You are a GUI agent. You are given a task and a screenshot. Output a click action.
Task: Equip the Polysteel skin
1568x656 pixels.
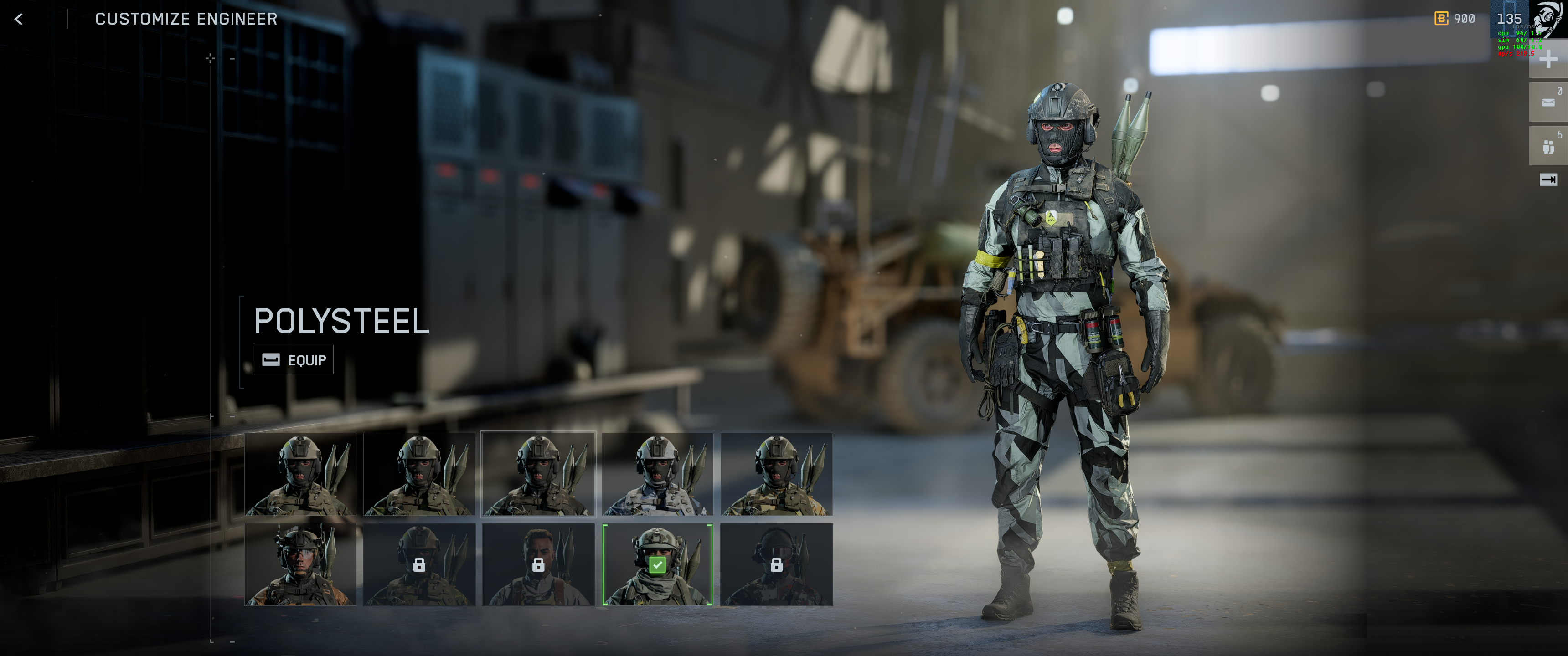(294, 360)
